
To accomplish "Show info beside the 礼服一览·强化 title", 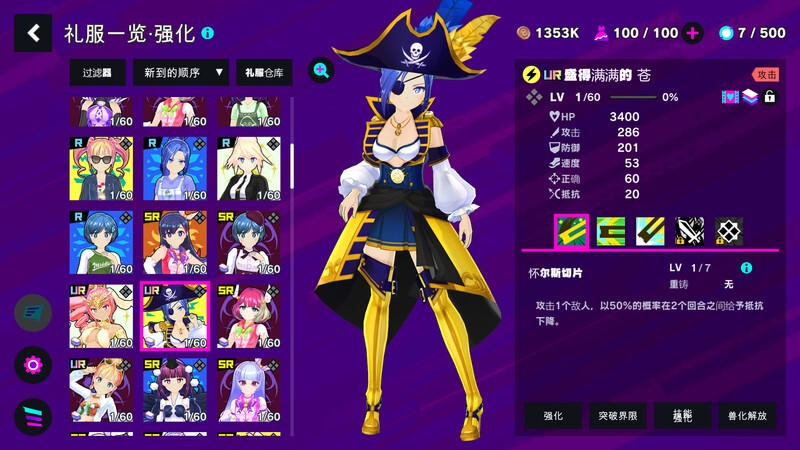I will click(207, 33).
